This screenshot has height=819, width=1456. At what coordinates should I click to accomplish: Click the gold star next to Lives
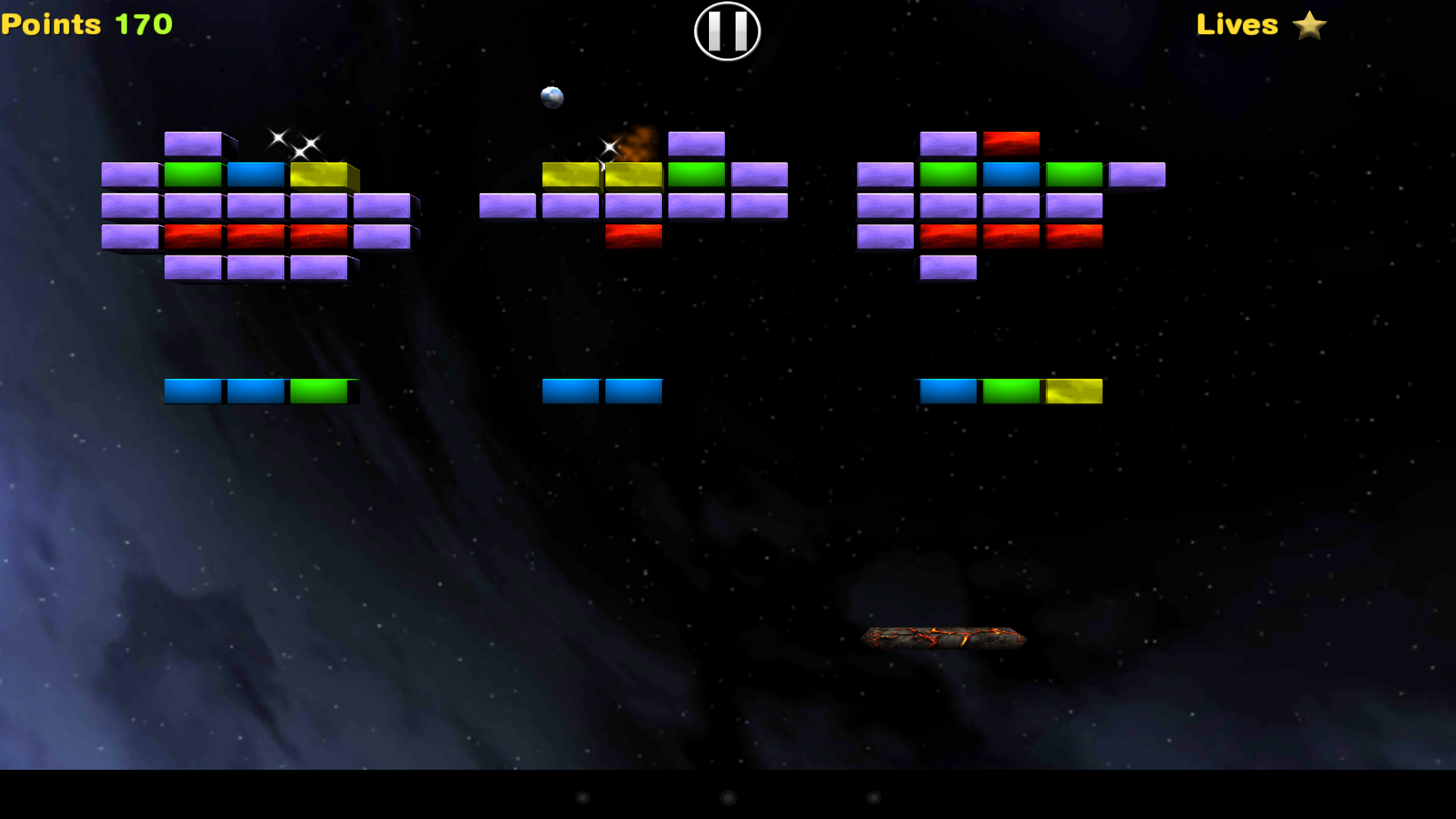tap(1310, 25)
